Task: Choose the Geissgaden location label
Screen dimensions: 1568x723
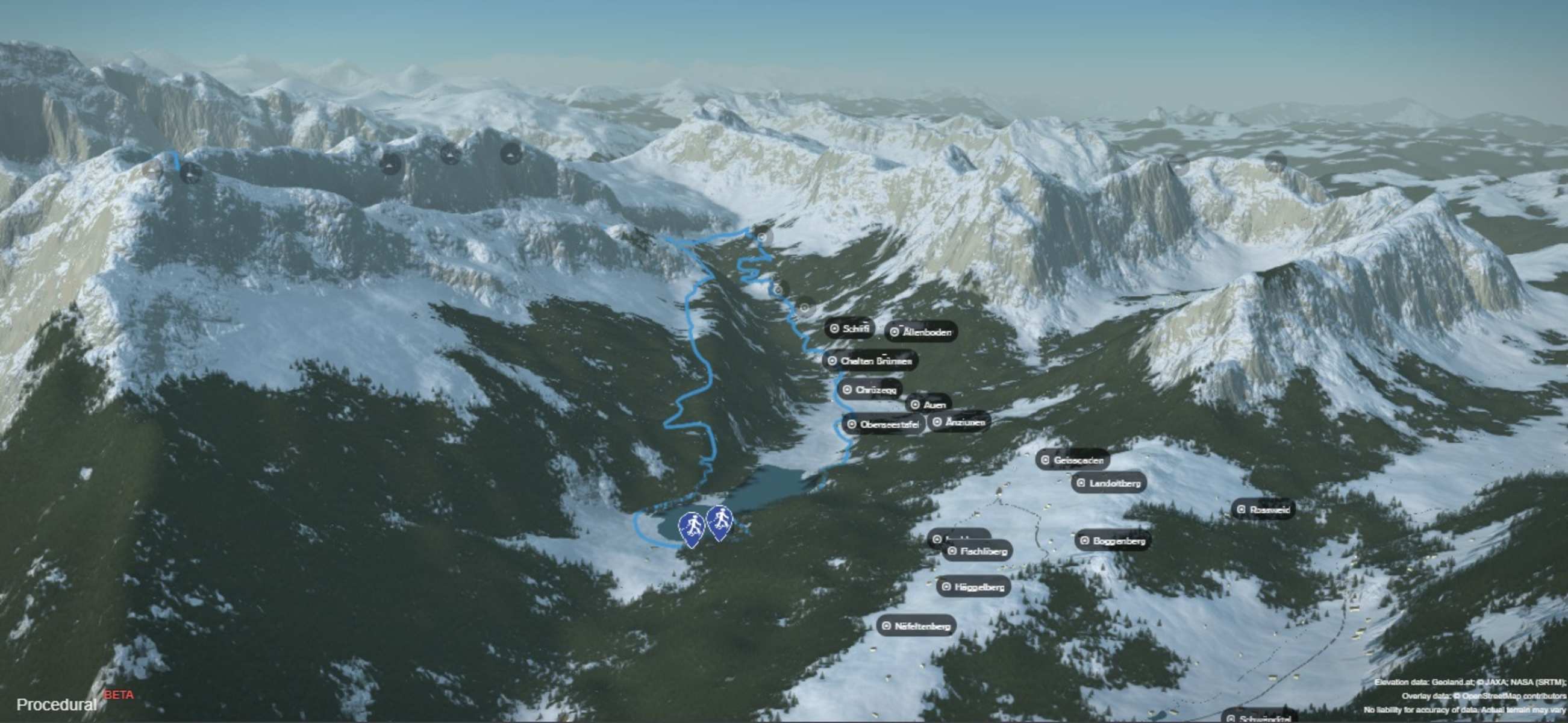Action: [1072, 460]
